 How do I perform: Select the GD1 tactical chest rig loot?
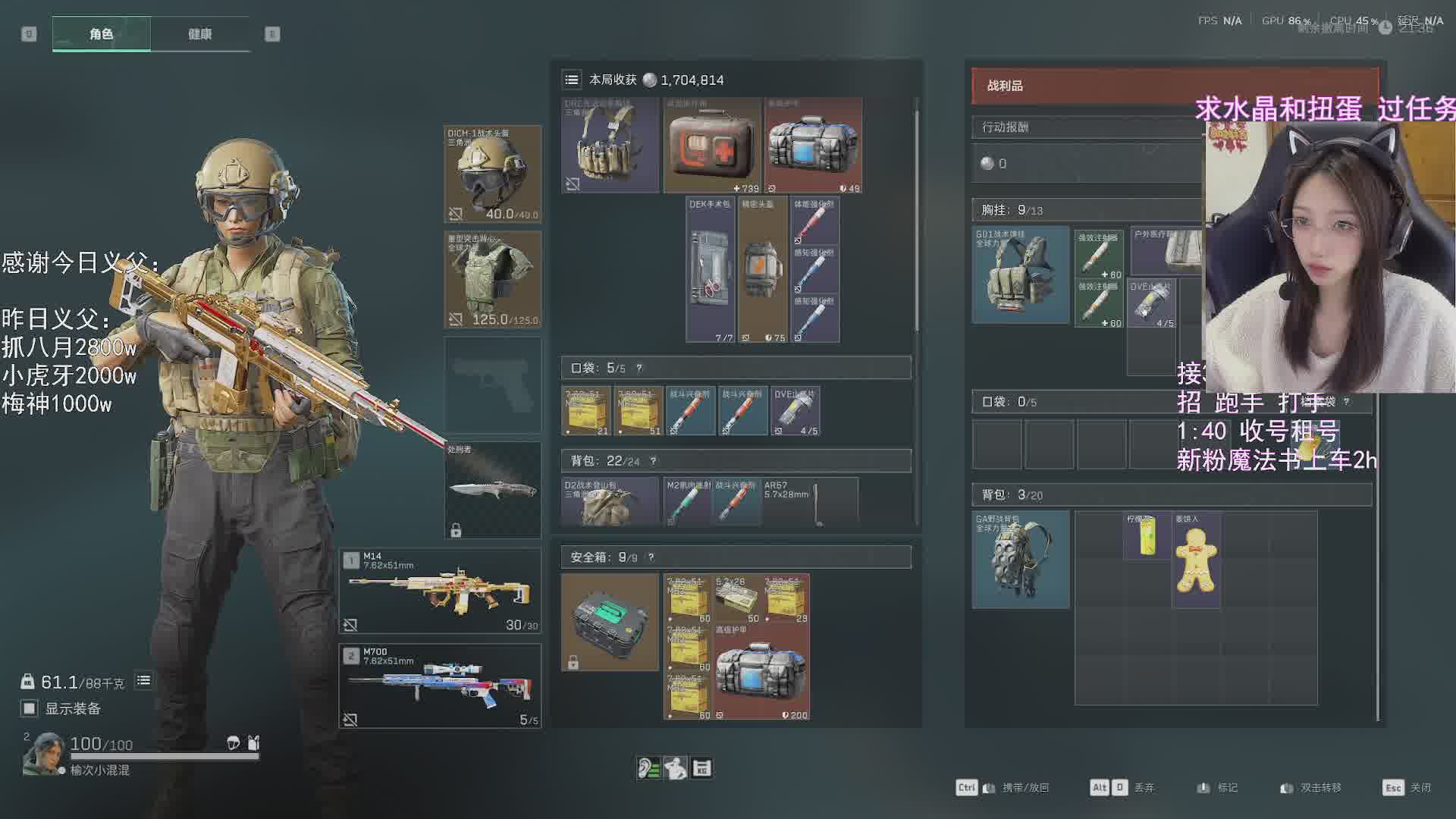(1021, 275)
